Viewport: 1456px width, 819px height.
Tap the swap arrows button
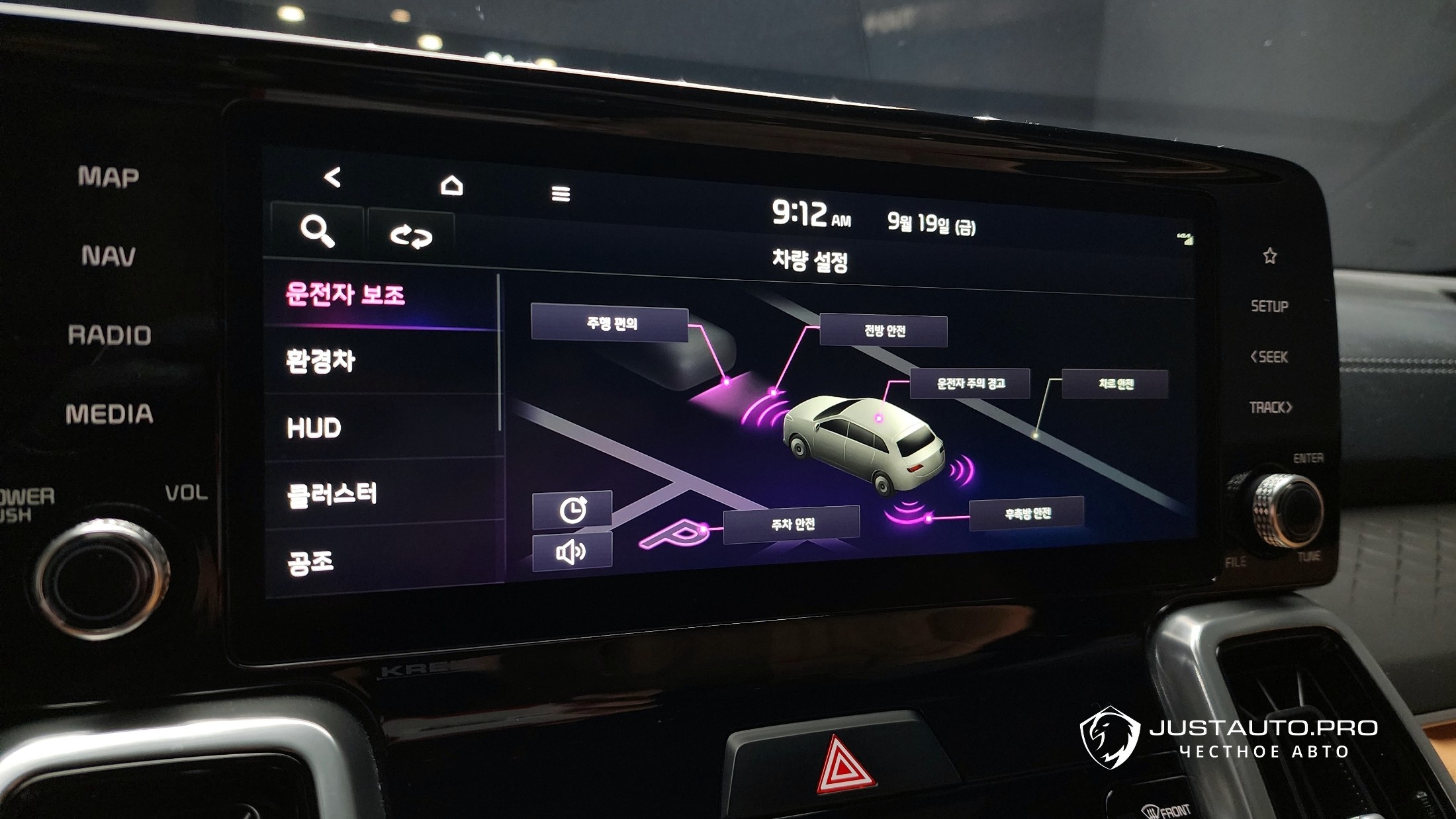coord(411,236)
